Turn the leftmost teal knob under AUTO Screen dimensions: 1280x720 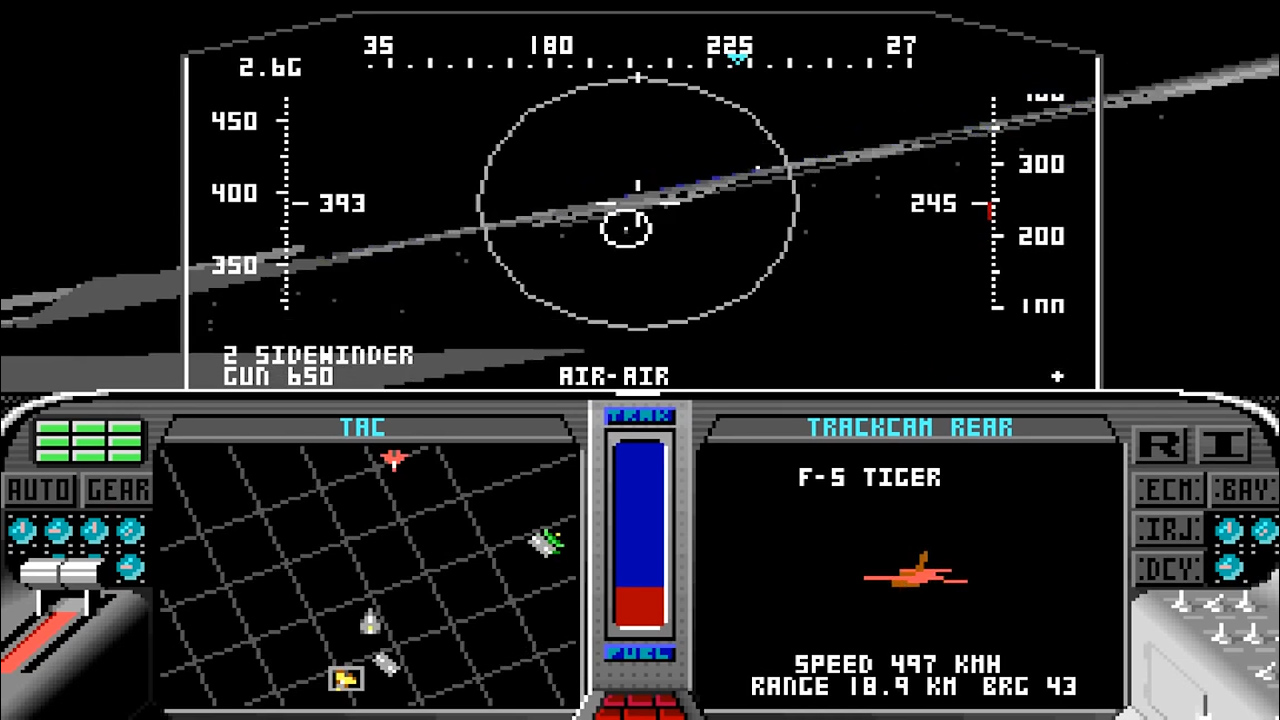(x=23, y=530)
